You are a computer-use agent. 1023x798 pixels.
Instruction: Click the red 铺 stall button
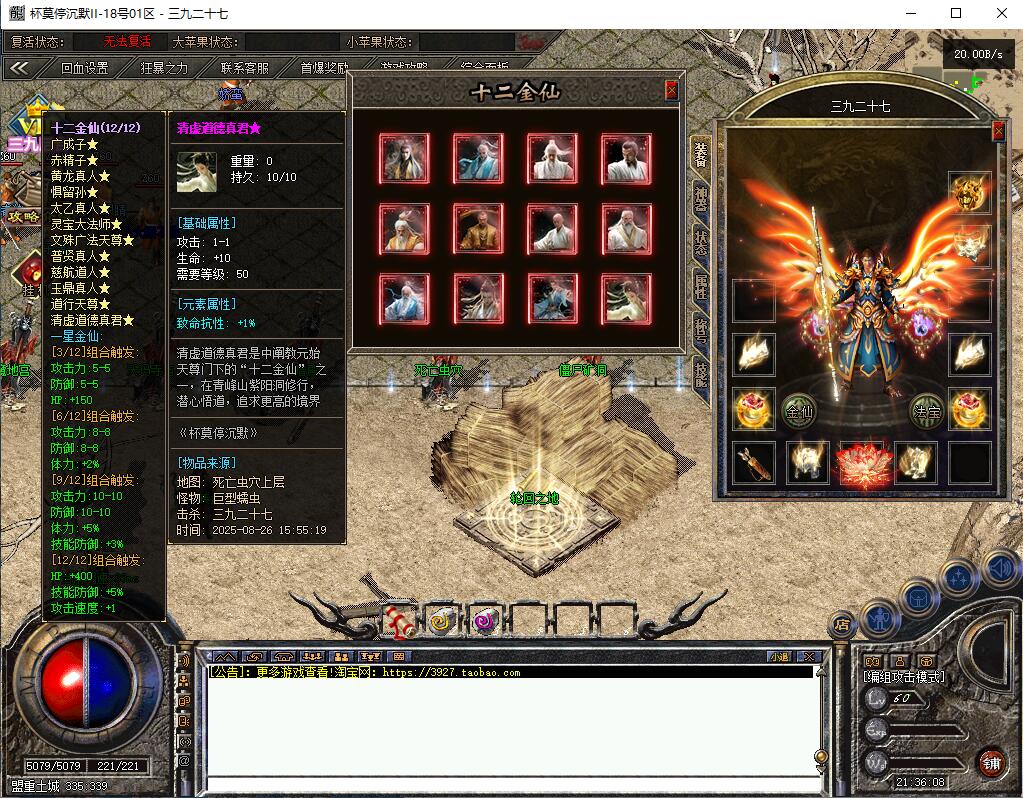992,763
